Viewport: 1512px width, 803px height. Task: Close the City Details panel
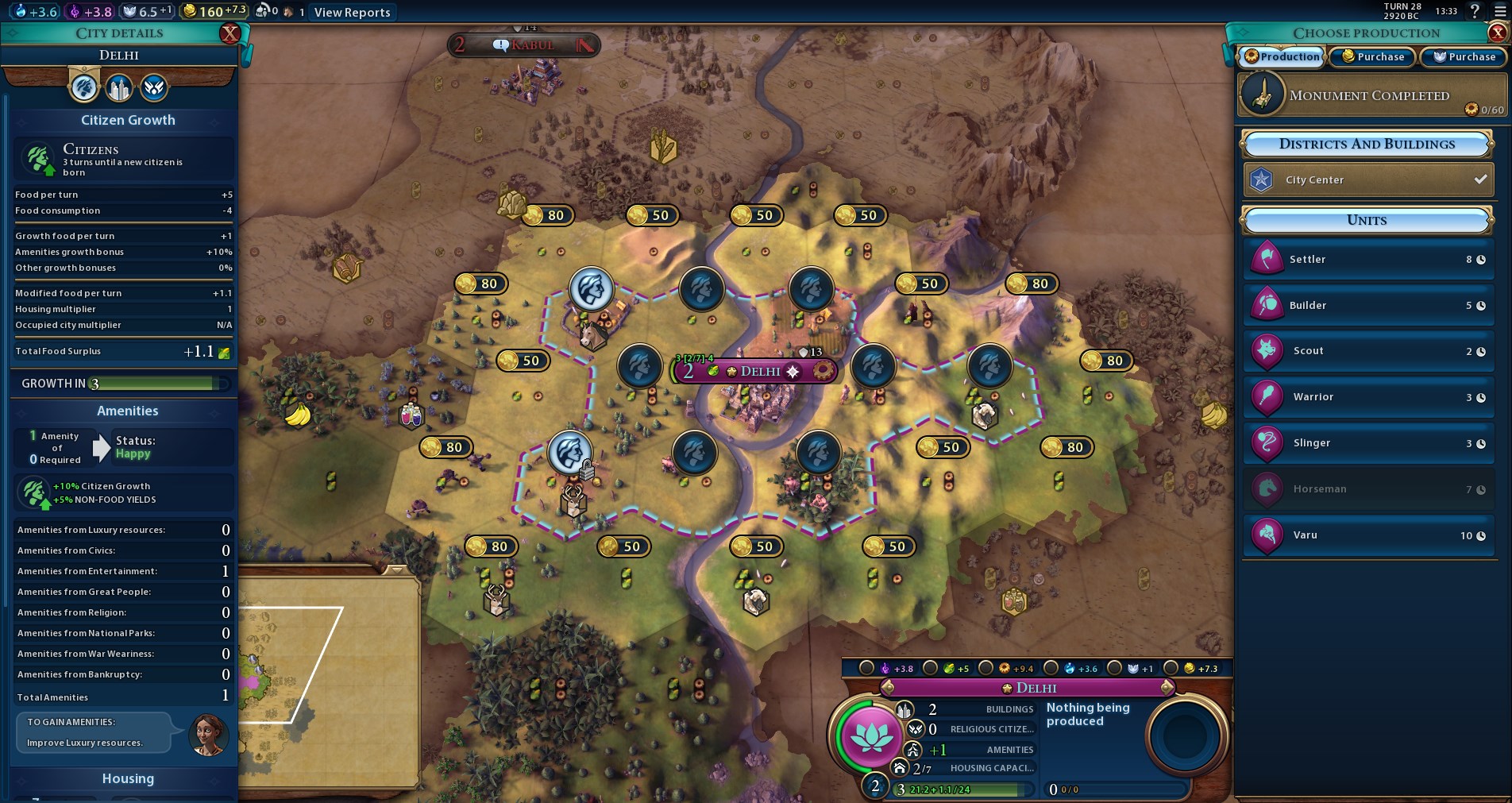[230, 33]
